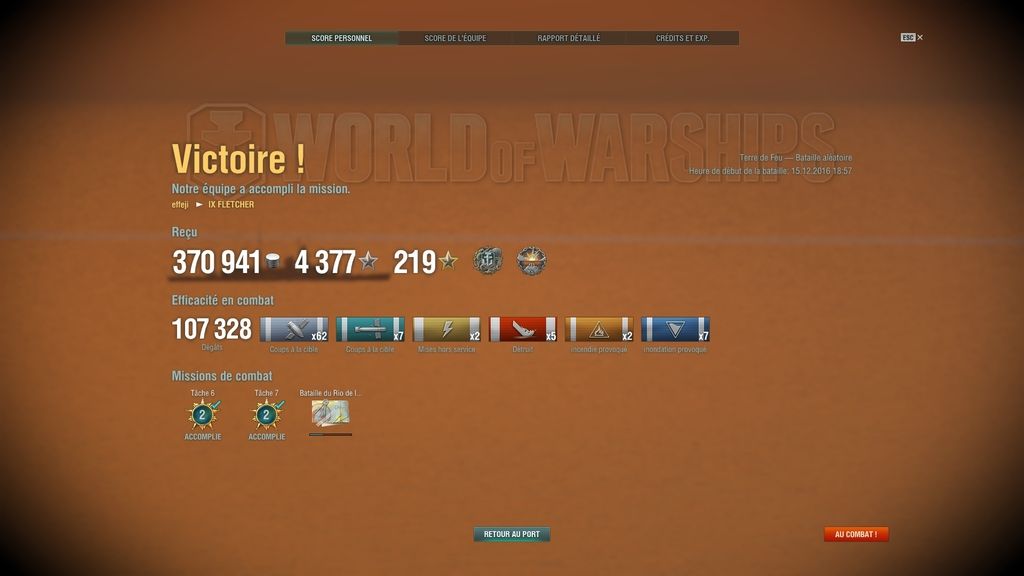
Task: Click the torpedo hits ribbon with x7
Action: 370,330
